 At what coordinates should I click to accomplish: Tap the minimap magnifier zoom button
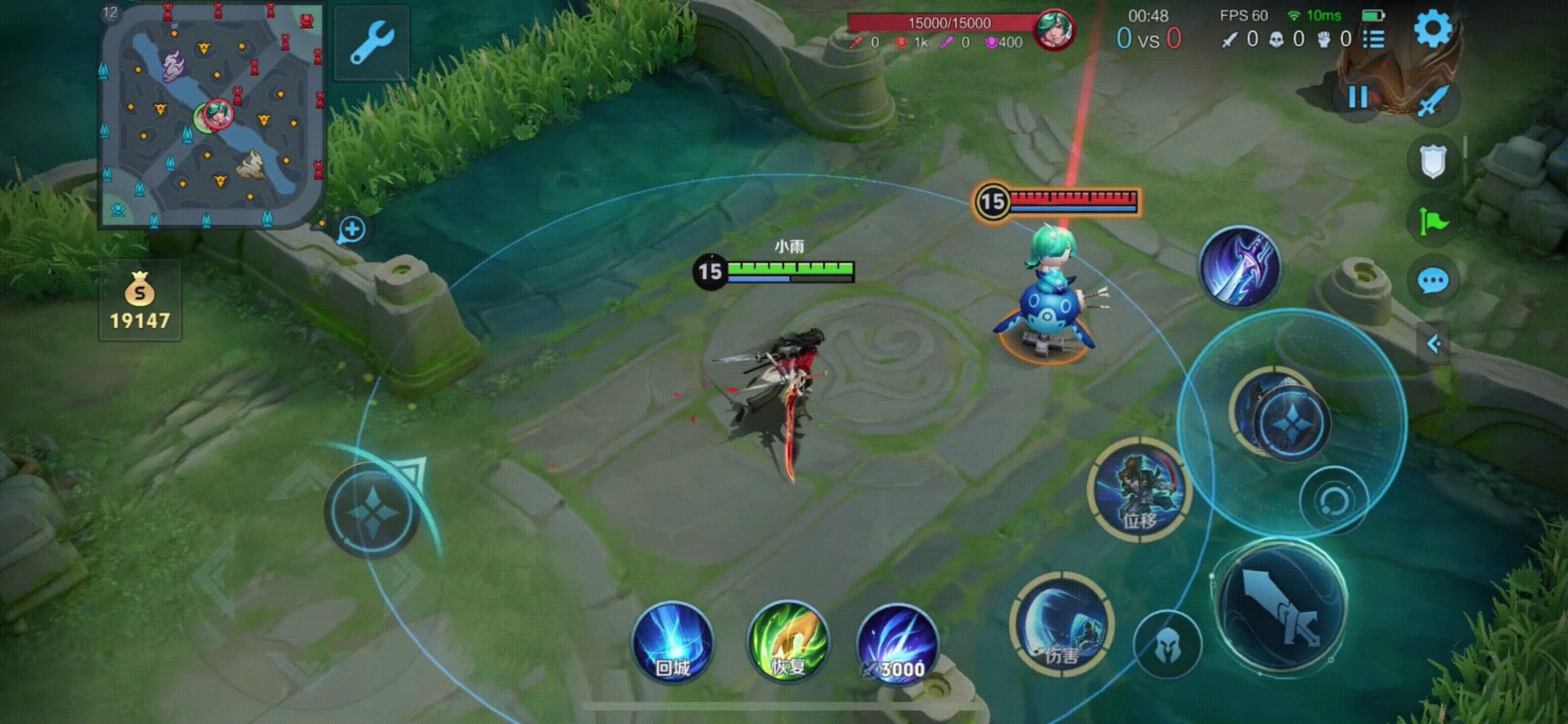(x=352, y=230)
